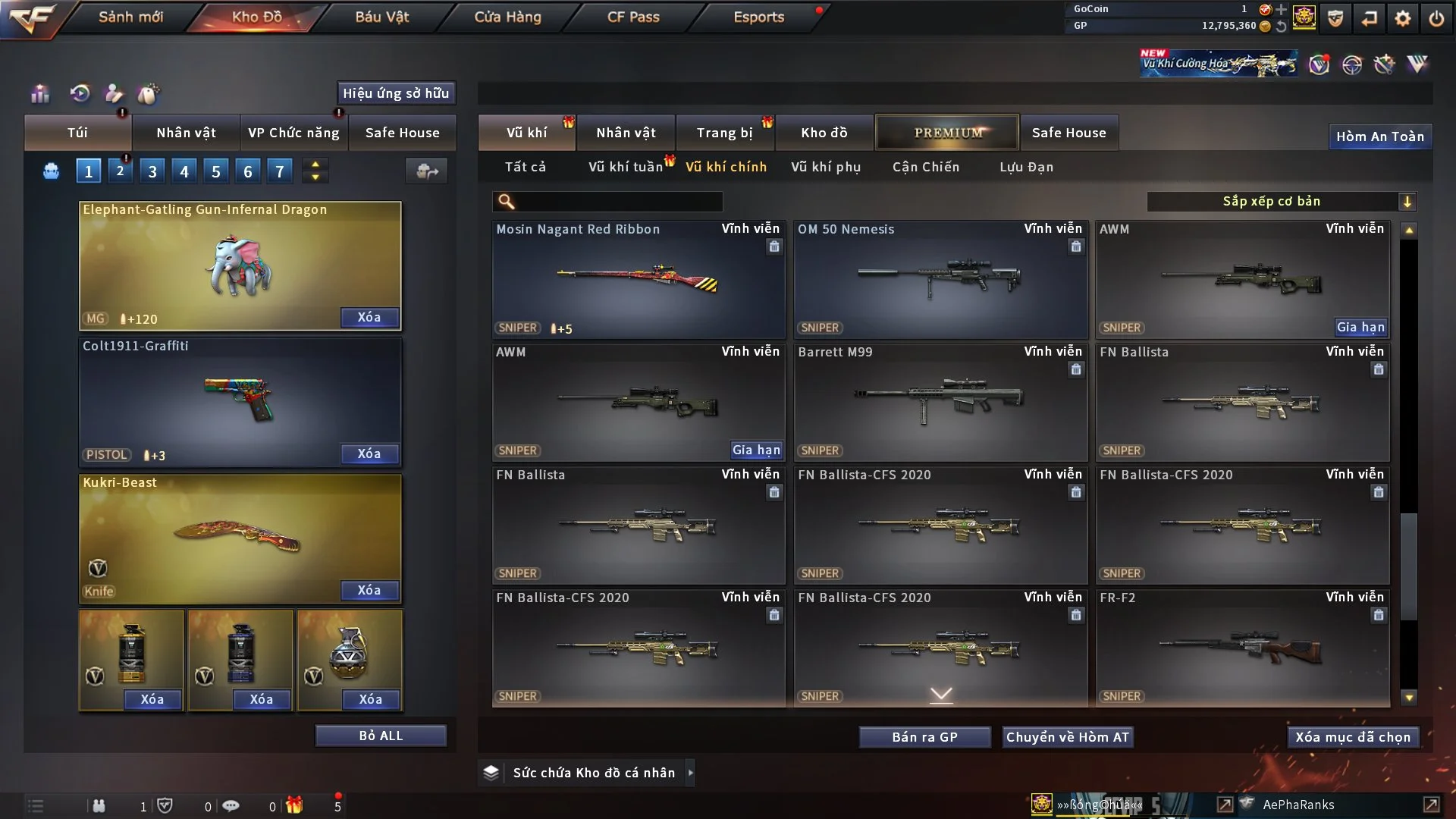Viewport: 1456px width, 819px height.
Task: Open the Sắp xếp cơ bản sort dropdown
Action: point(1281,202)
